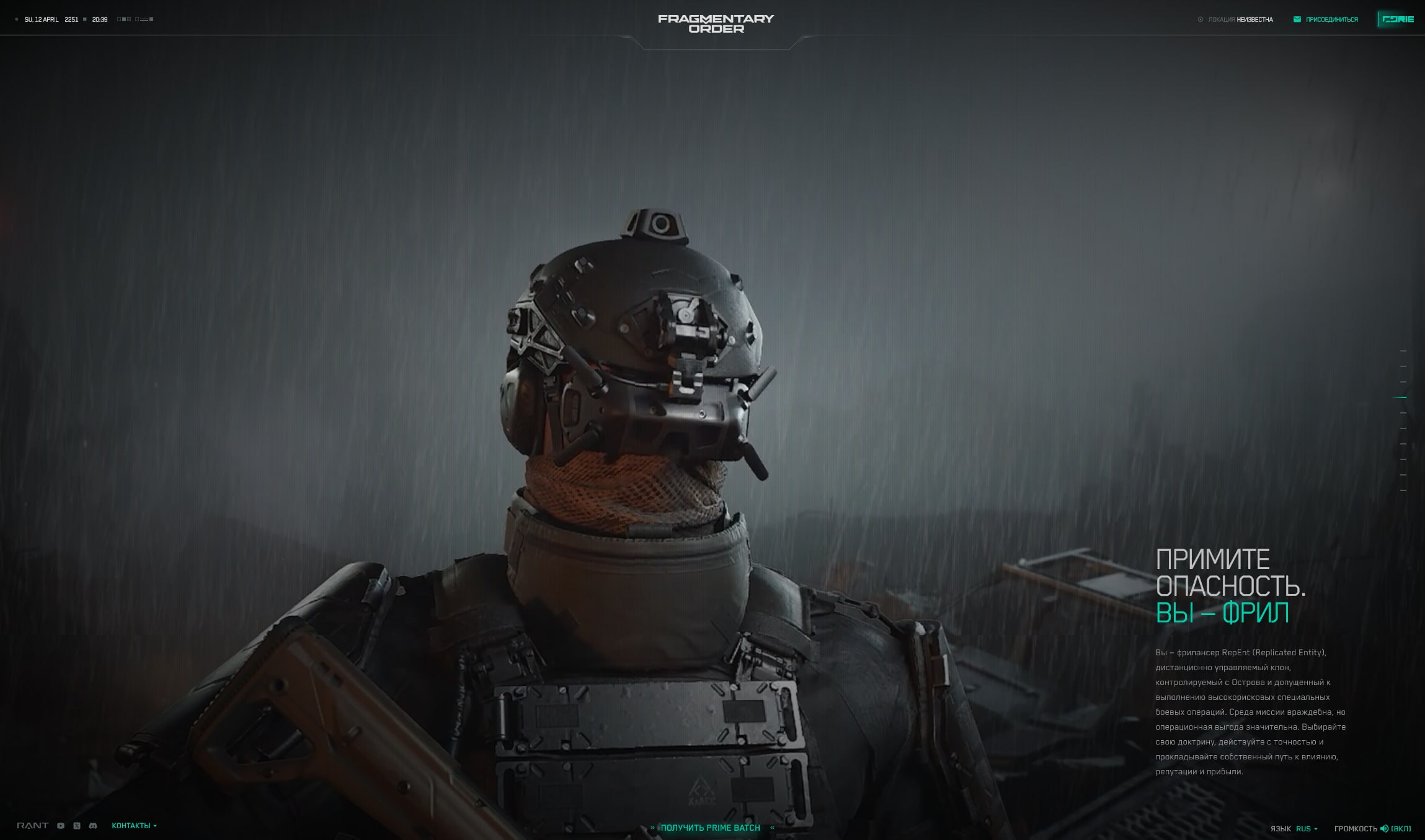
Task: Open the Discord server icon
Action: click(93, 826)
